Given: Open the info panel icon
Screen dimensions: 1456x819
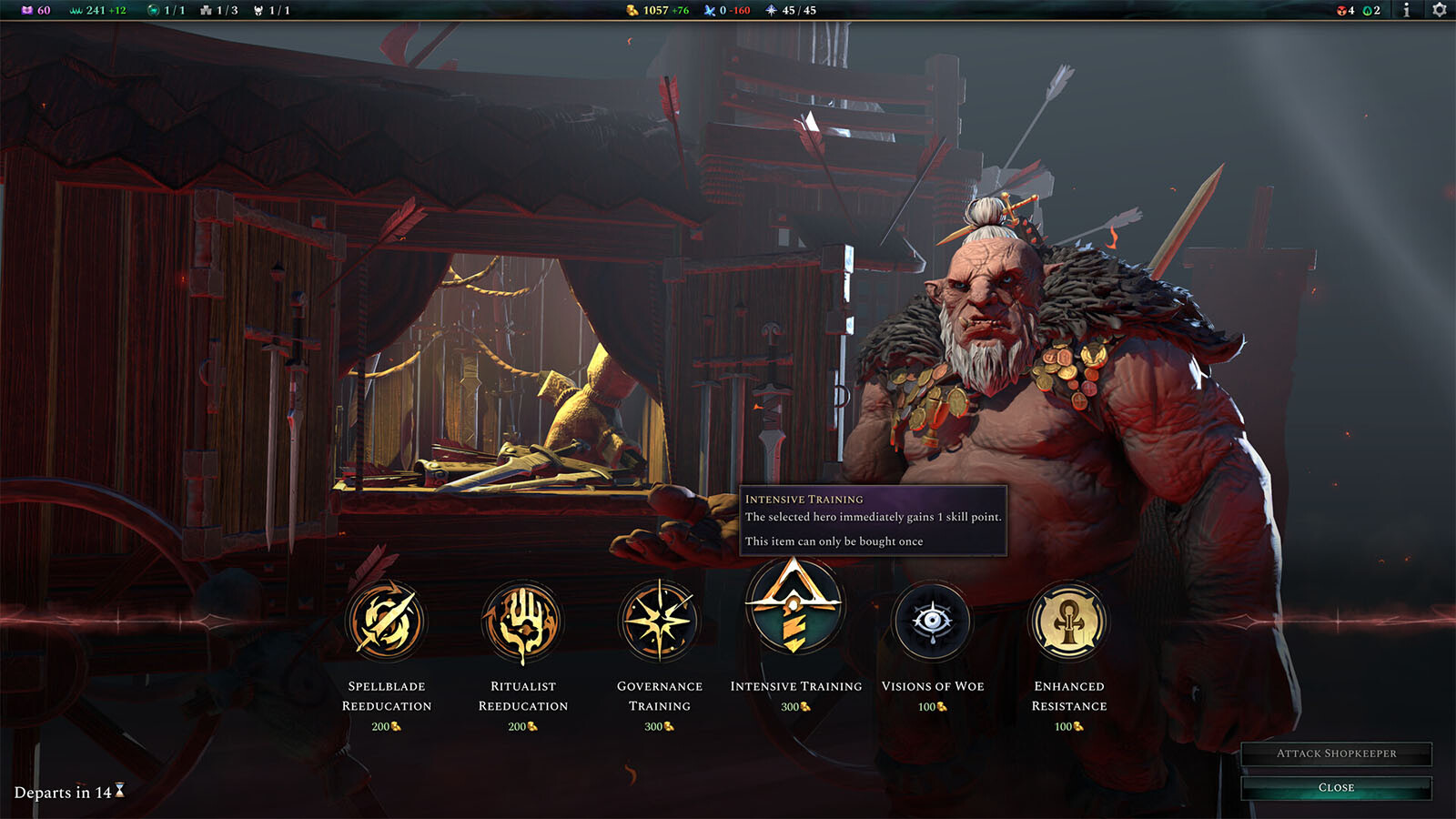Looking at the screenshot, I should pyautogui.click(x=1407, y=11).
